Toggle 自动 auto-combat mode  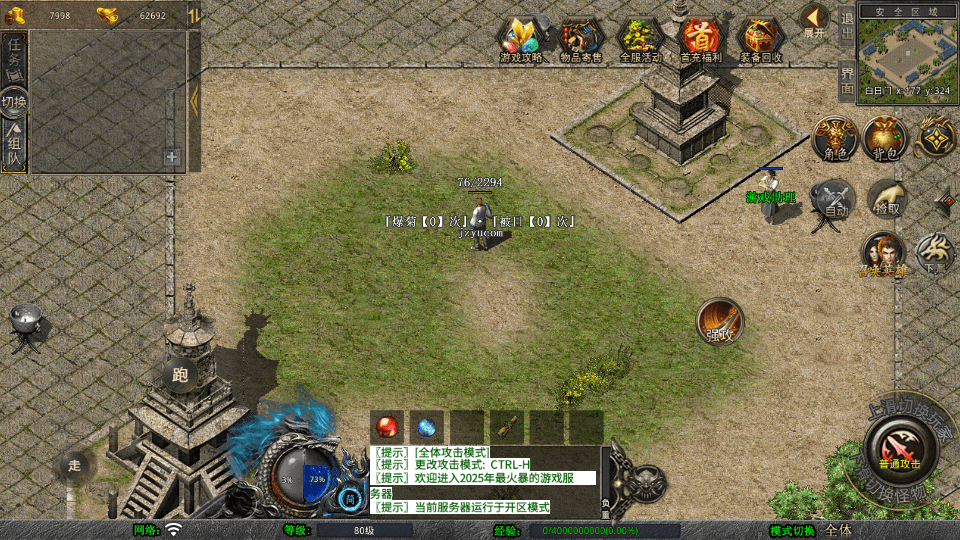point(834,199)
